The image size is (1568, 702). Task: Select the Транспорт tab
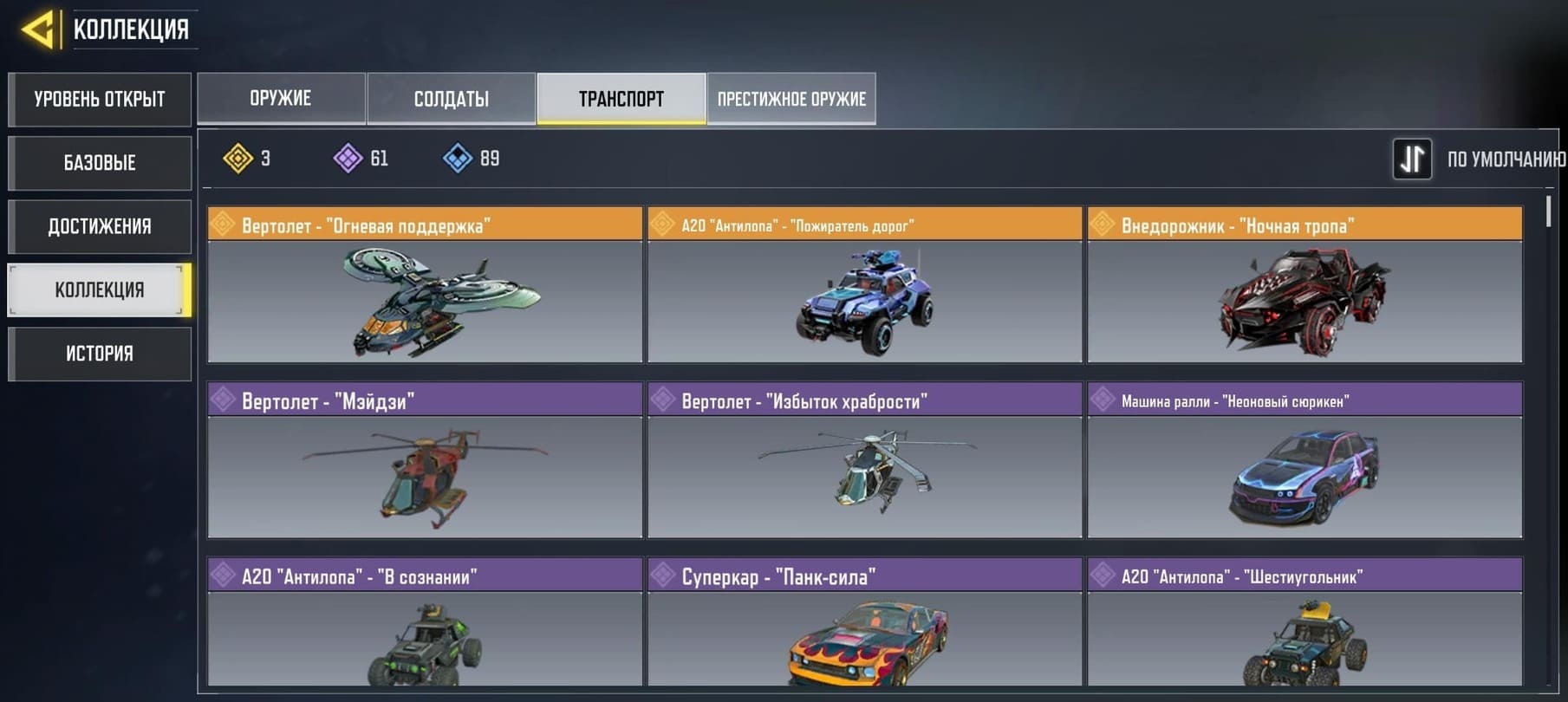tap(621, 99)
